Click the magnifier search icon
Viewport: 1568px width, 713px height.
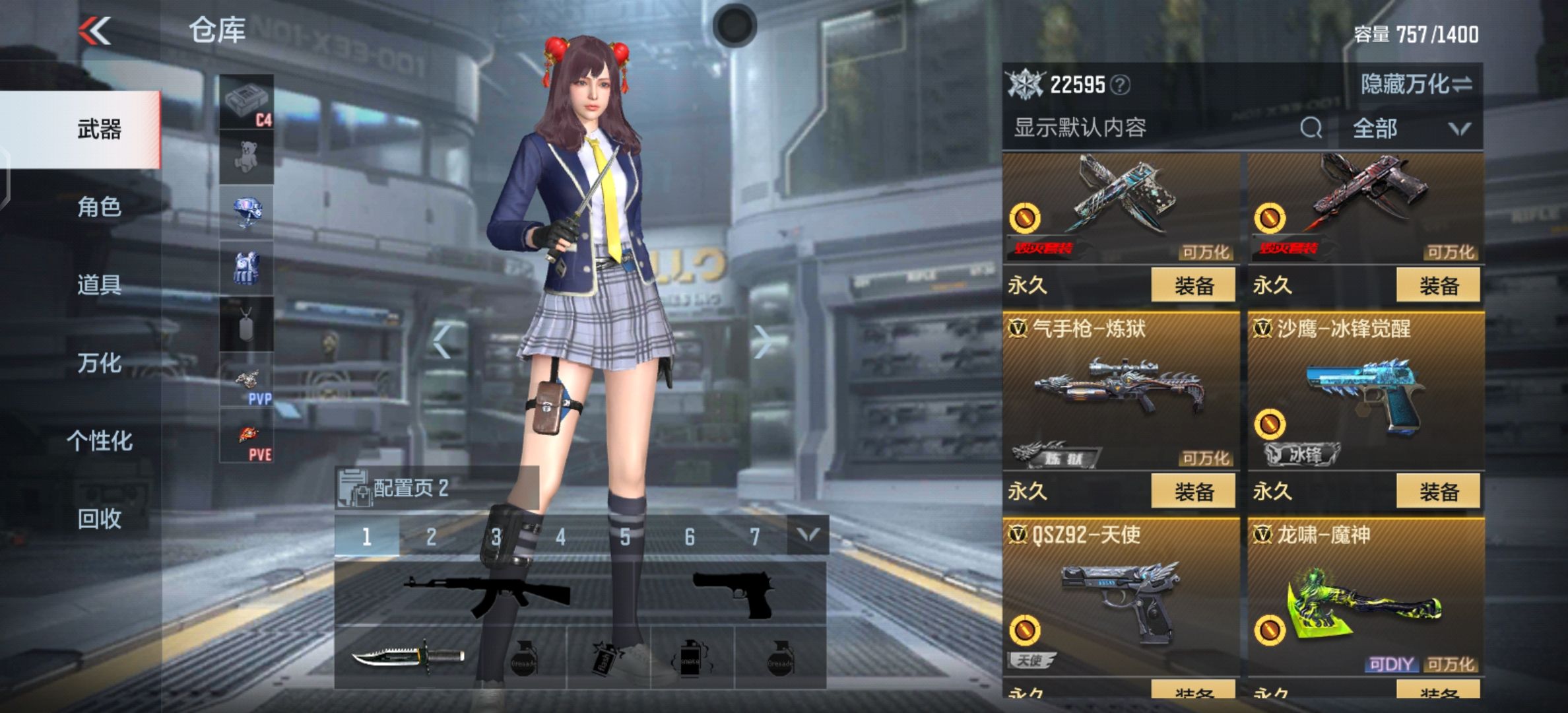[x=1311, y=127]
